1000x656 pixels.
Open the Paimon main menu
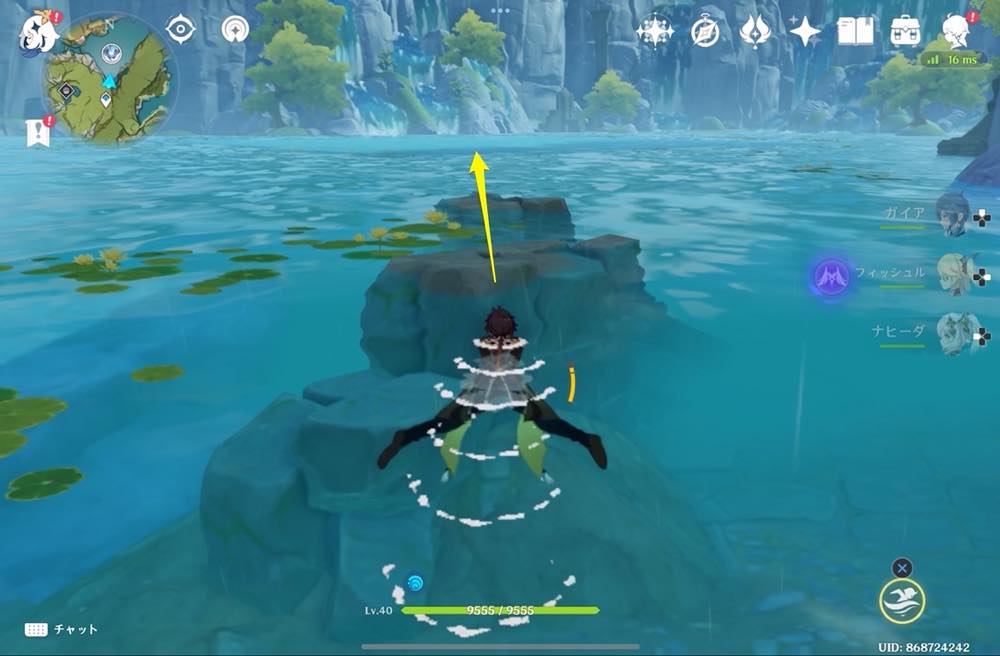tap(37, 30)
